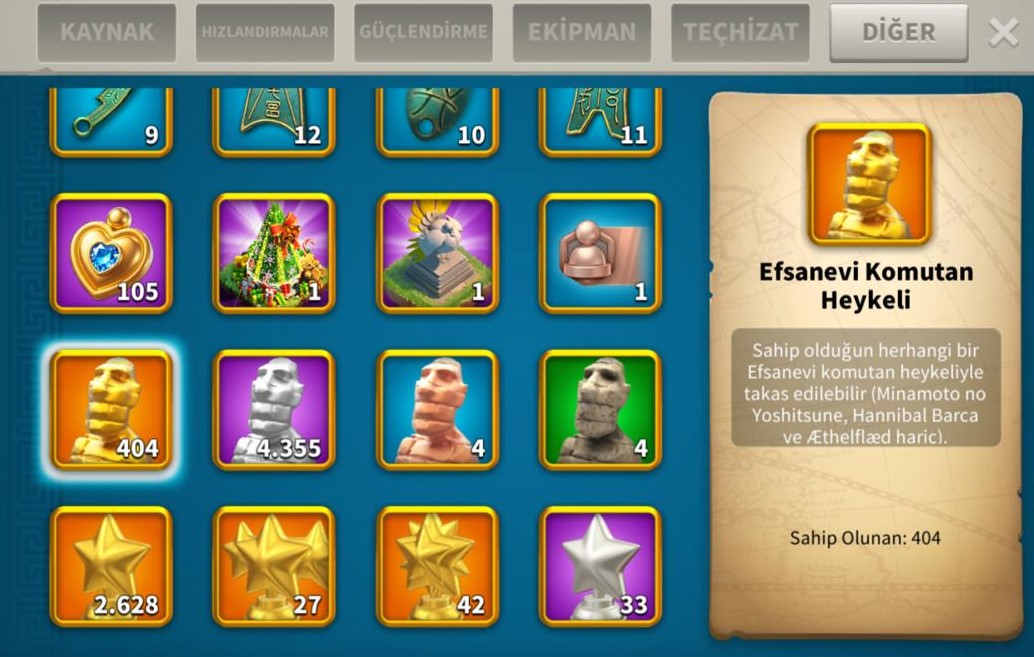The height and width of the screenshot is (657, 1034).
Task: Switch to the KAYNAK tab
Action: pos(107,32)
